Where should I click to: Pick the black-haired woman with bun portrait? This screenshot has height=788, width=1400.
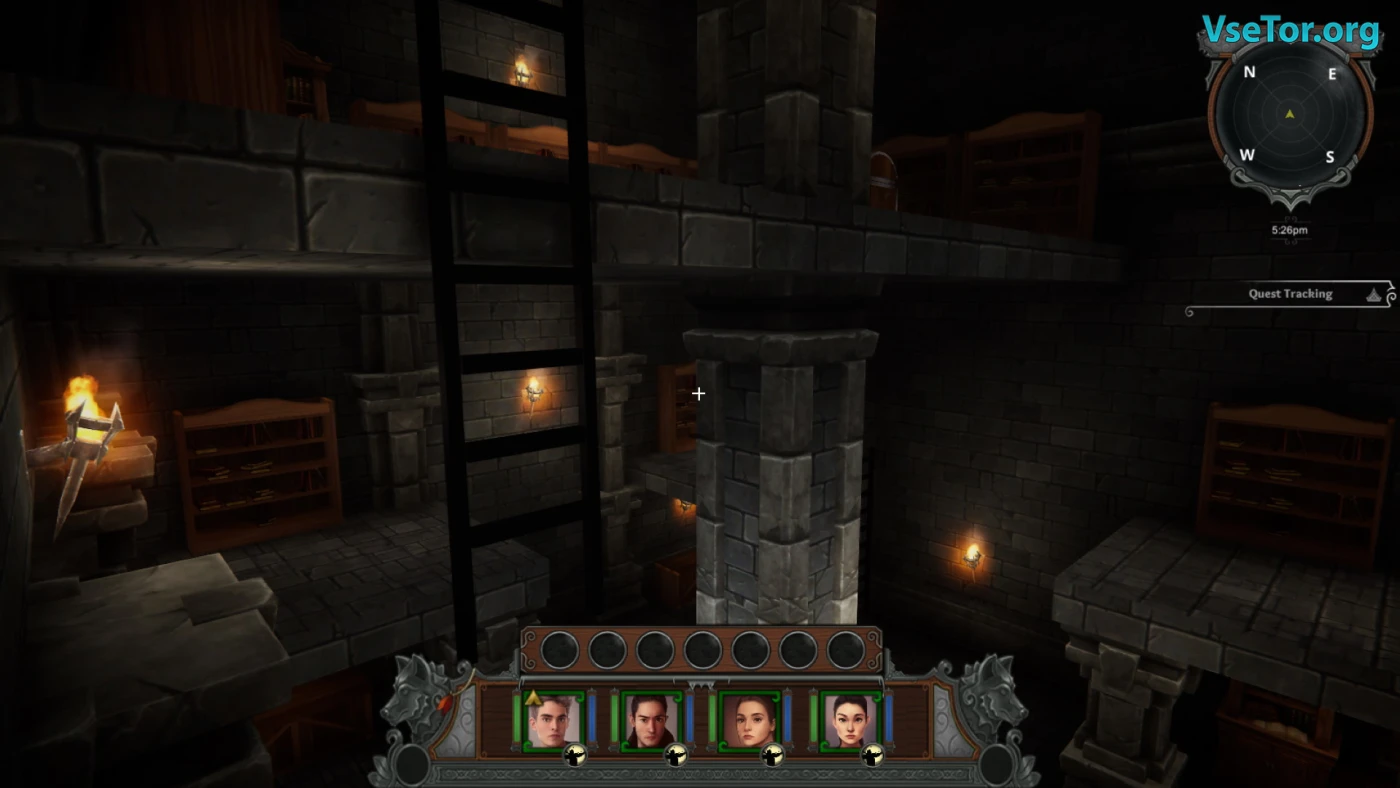tap(848, 719)
